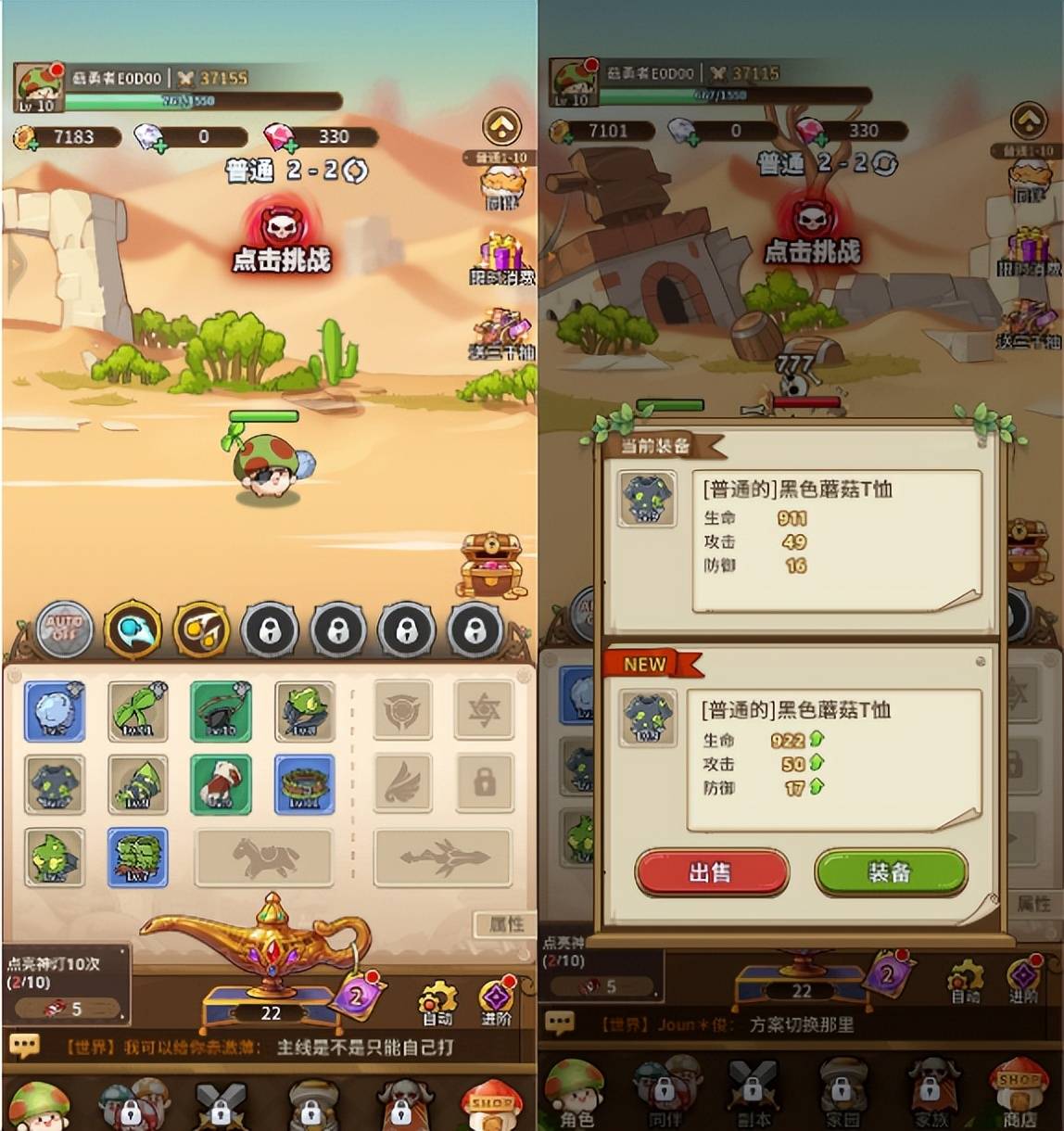1064x1131 pixels.
Task: Select the green leaf sprout weapon slot
Action: (x=137, y=711)
